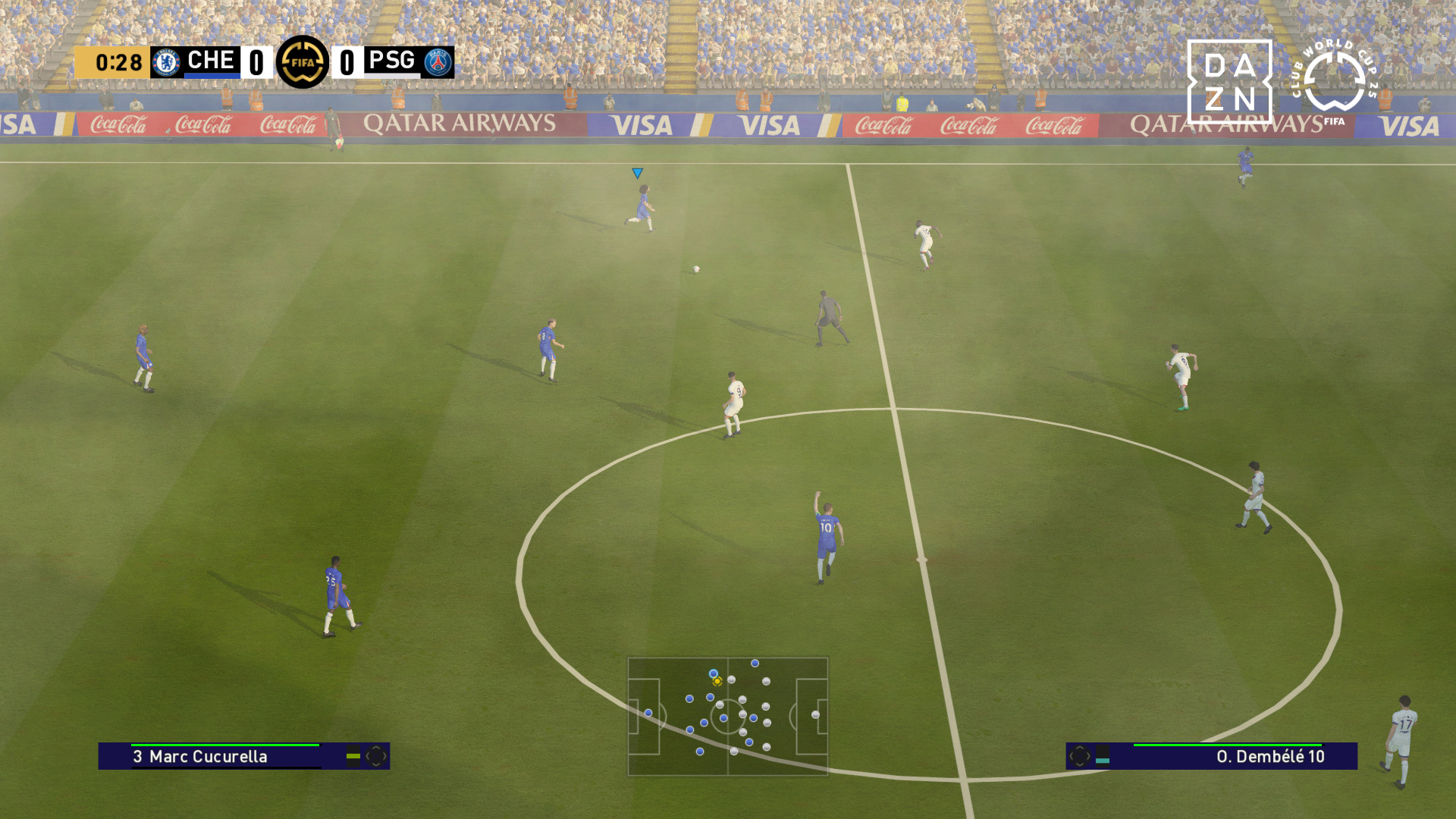
Task: Click the blue triangle cursor above the selected player
Action: [x=637, y=174]
